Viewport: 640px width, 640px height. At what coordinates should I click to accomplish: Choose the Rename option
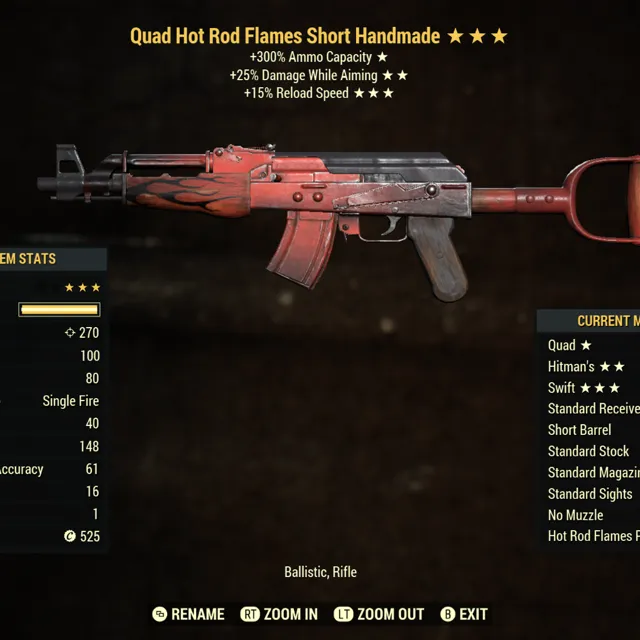[188, 614]
